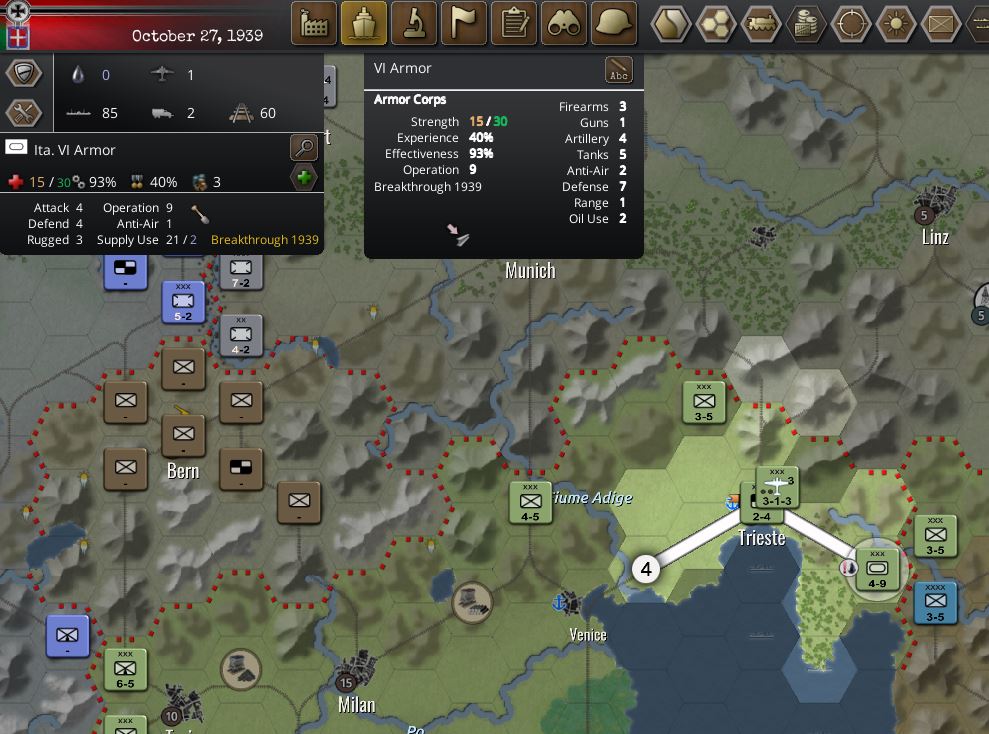Click the magnifier button beside Ita. VI Armor
Viewport: 989px width, 734px height.
point(304,149)
